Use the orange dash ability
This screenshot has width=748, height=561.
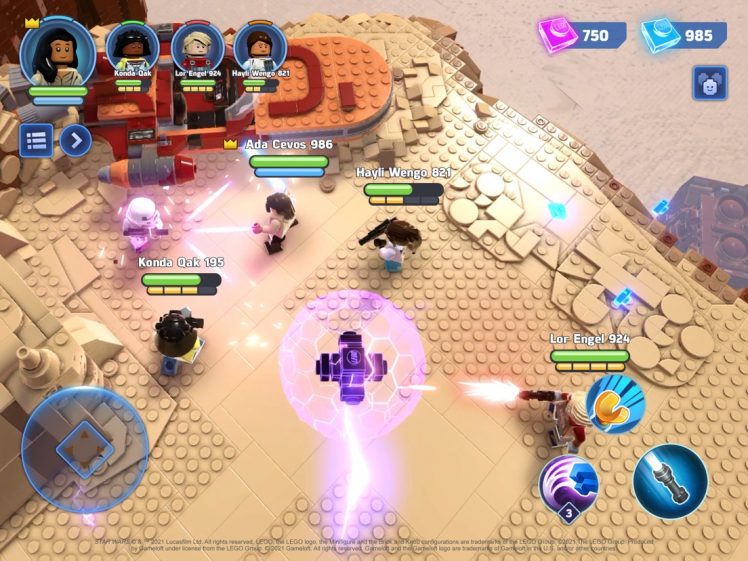[615, 403]
